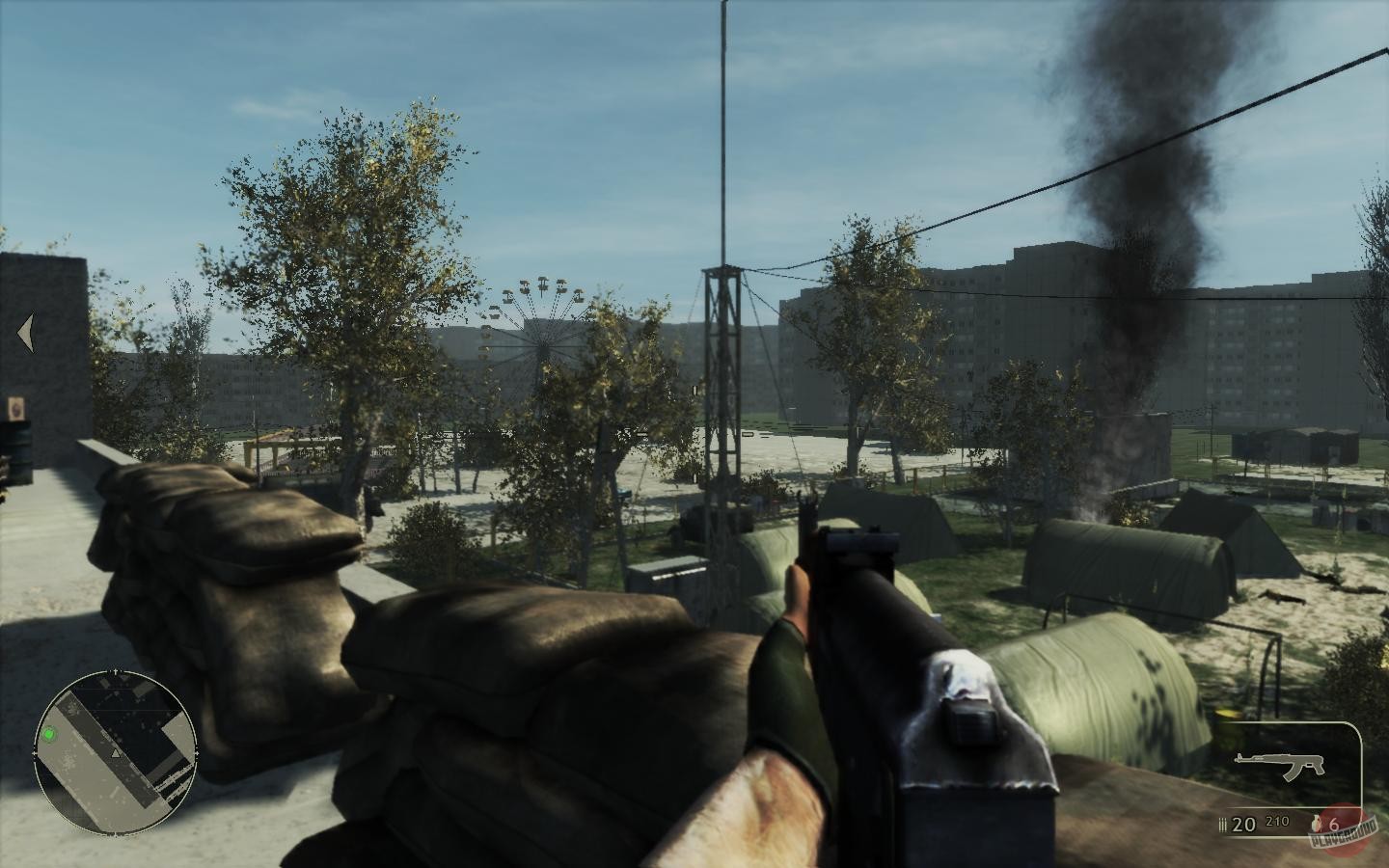Click the ammo counter showing 20
Image resolution: width=1389 pixels, height=868 pixels.
(x=1243, y=824)
